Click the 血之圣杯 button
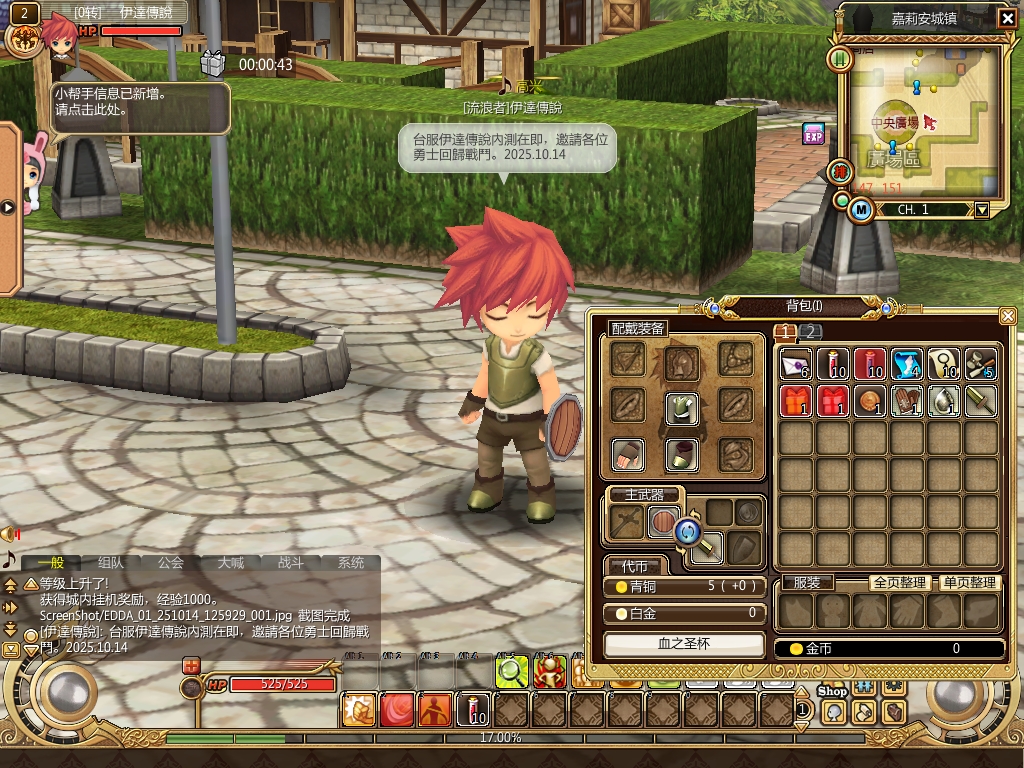 point(684,644)
